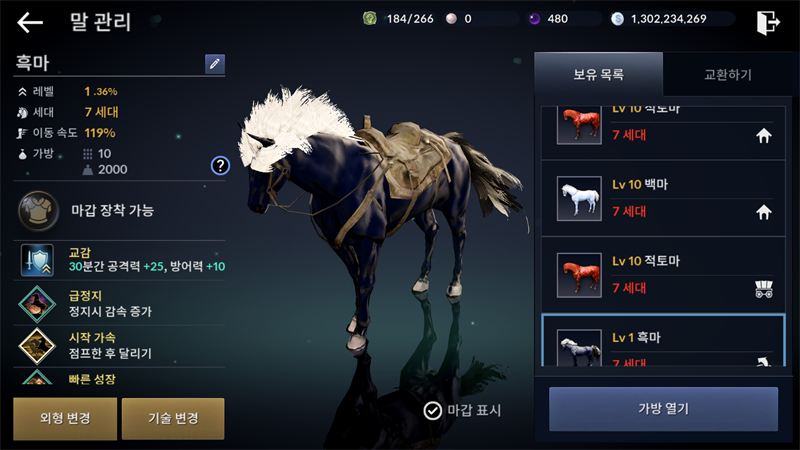Viewport: 800px width, 450px height.
Task: Click the 외형 변경 button
Action: [x=63, y=418]
